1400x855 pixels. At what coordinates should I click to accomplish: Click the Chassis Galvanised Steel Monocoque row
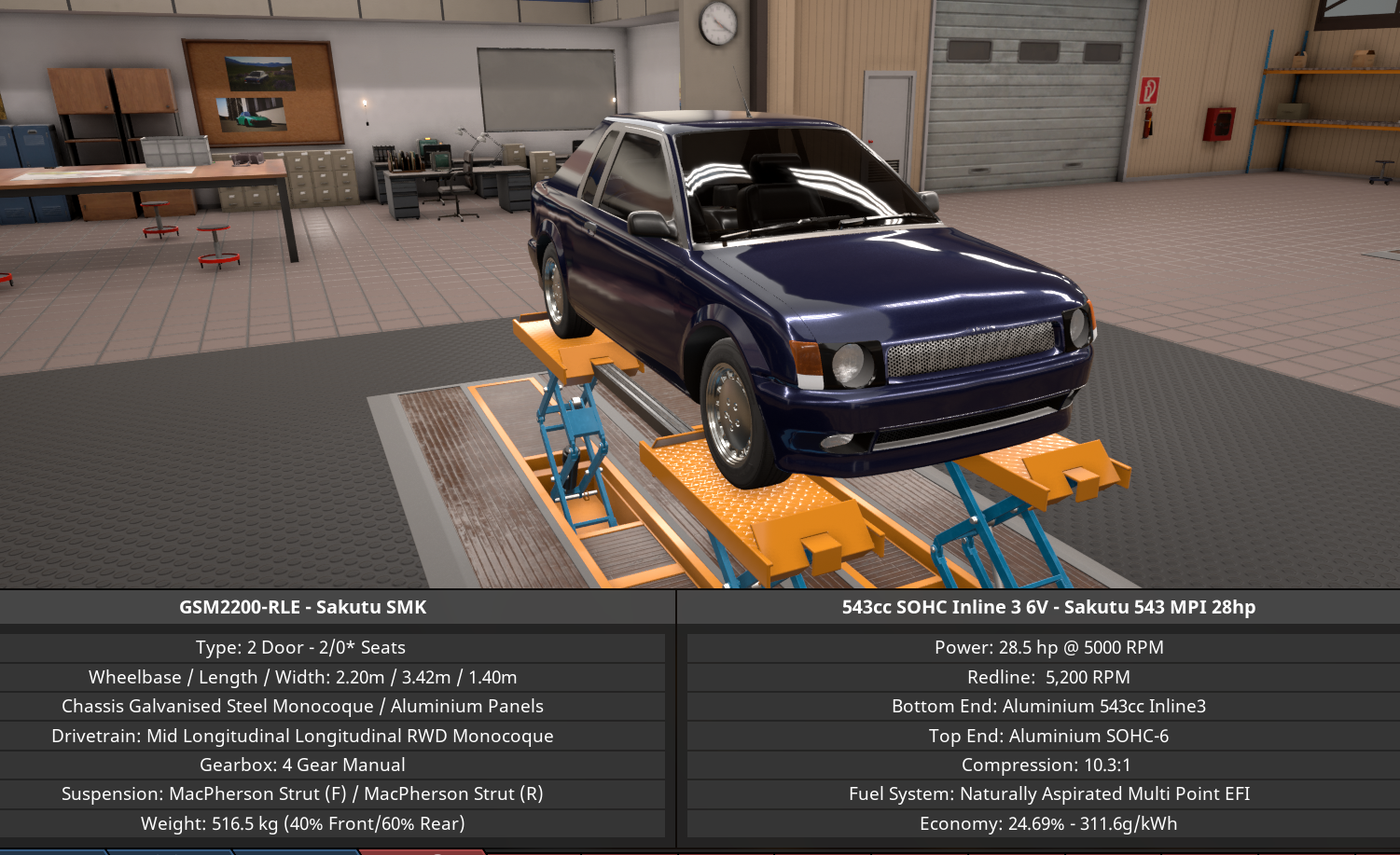tap(303, 706)
